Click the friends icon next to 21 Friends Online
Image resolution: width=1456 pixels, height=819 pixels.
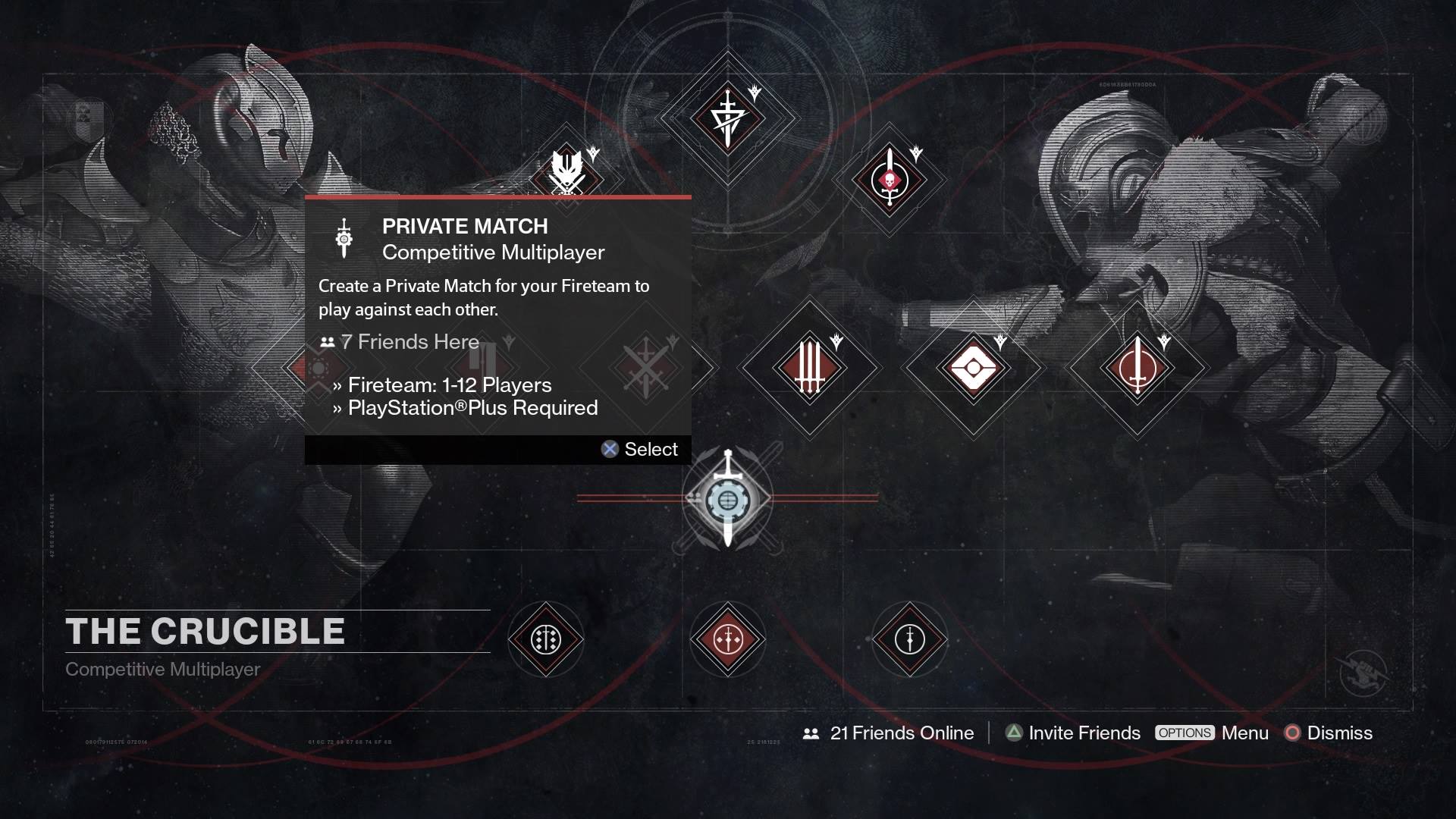(810, 733)
